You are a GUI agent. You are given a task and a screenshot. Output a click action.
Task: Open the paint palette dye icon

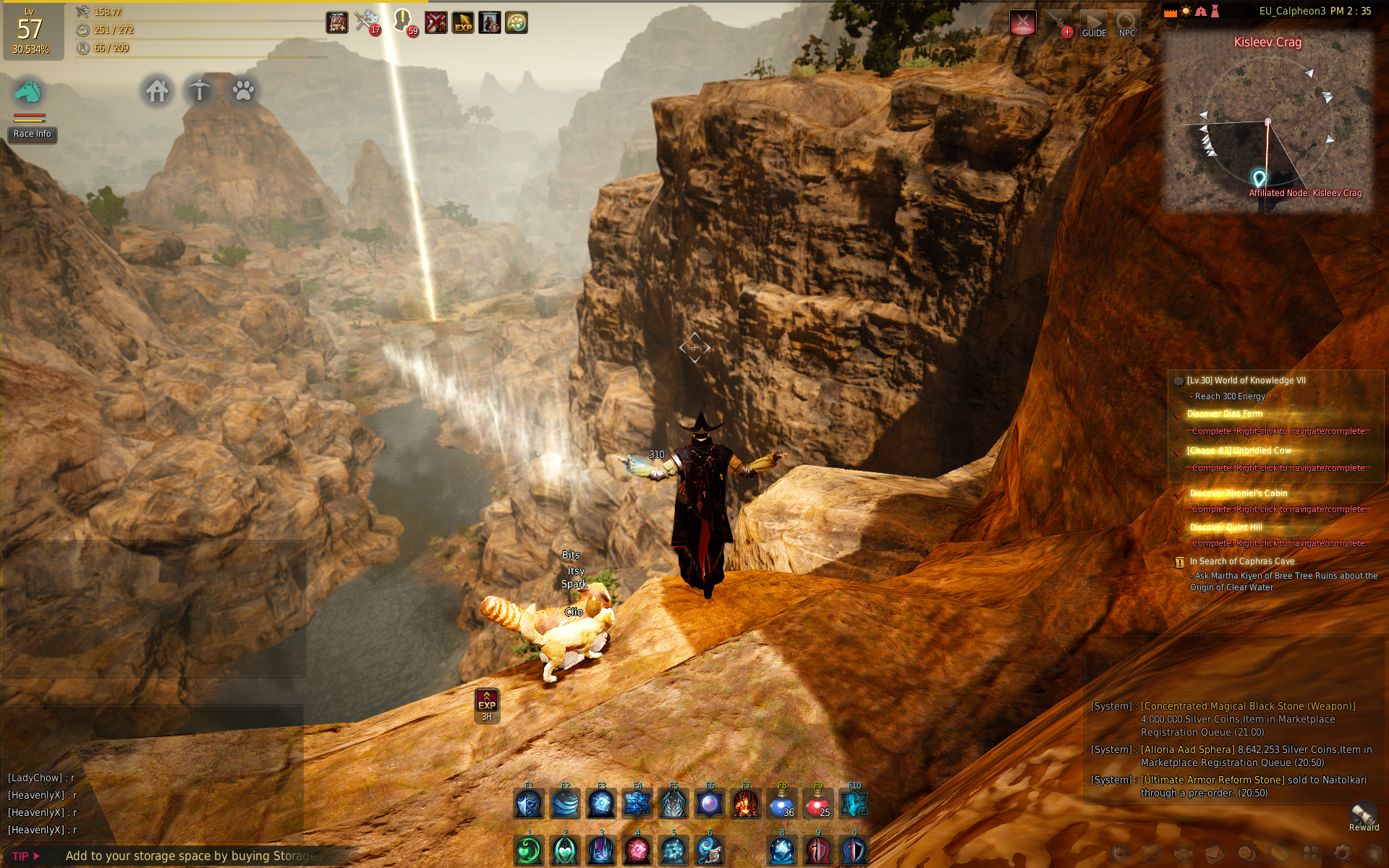click(516, 22)
